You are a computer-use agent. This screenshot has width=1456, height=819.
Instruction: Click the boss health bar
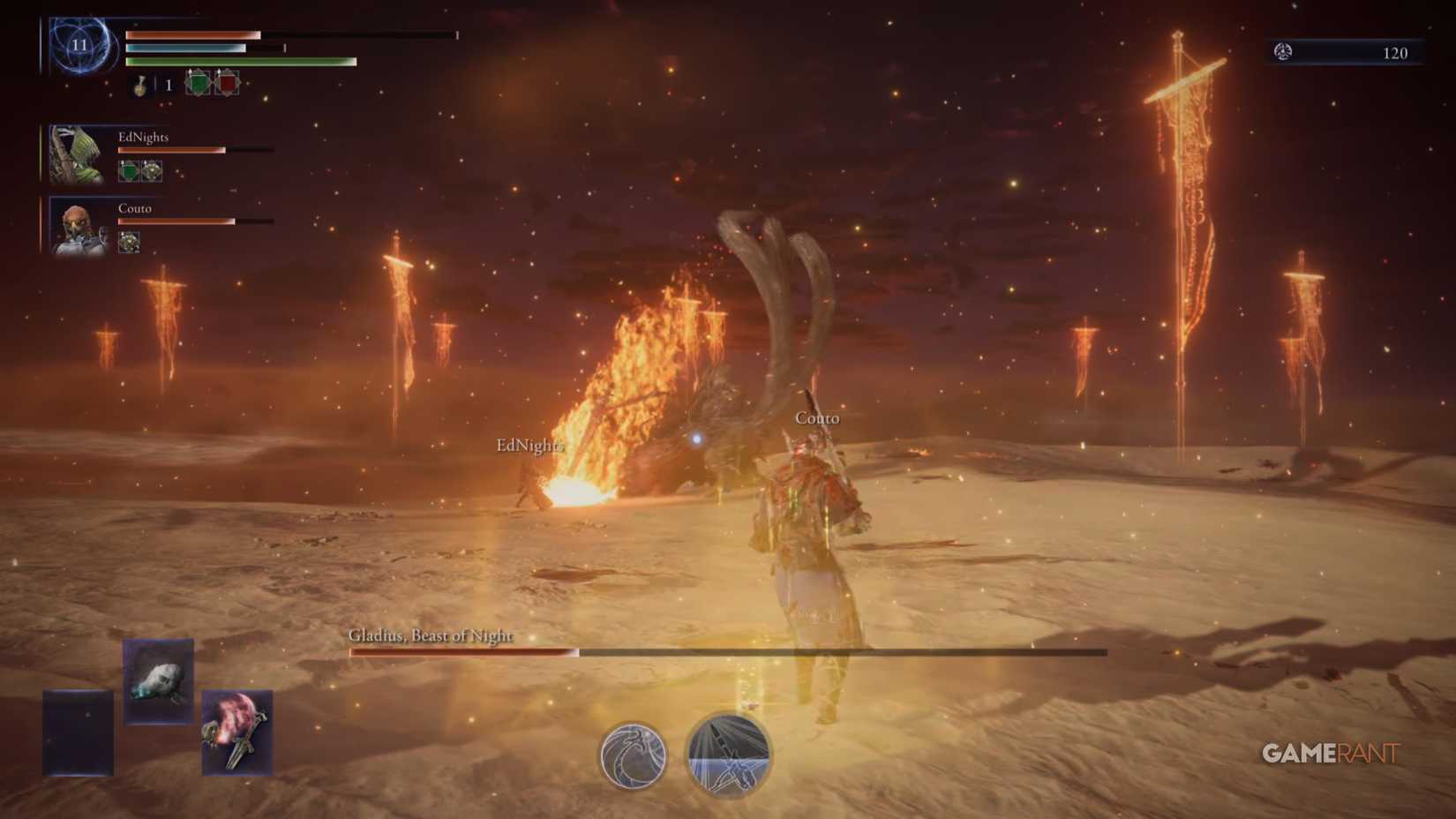[x=724, y=652]
